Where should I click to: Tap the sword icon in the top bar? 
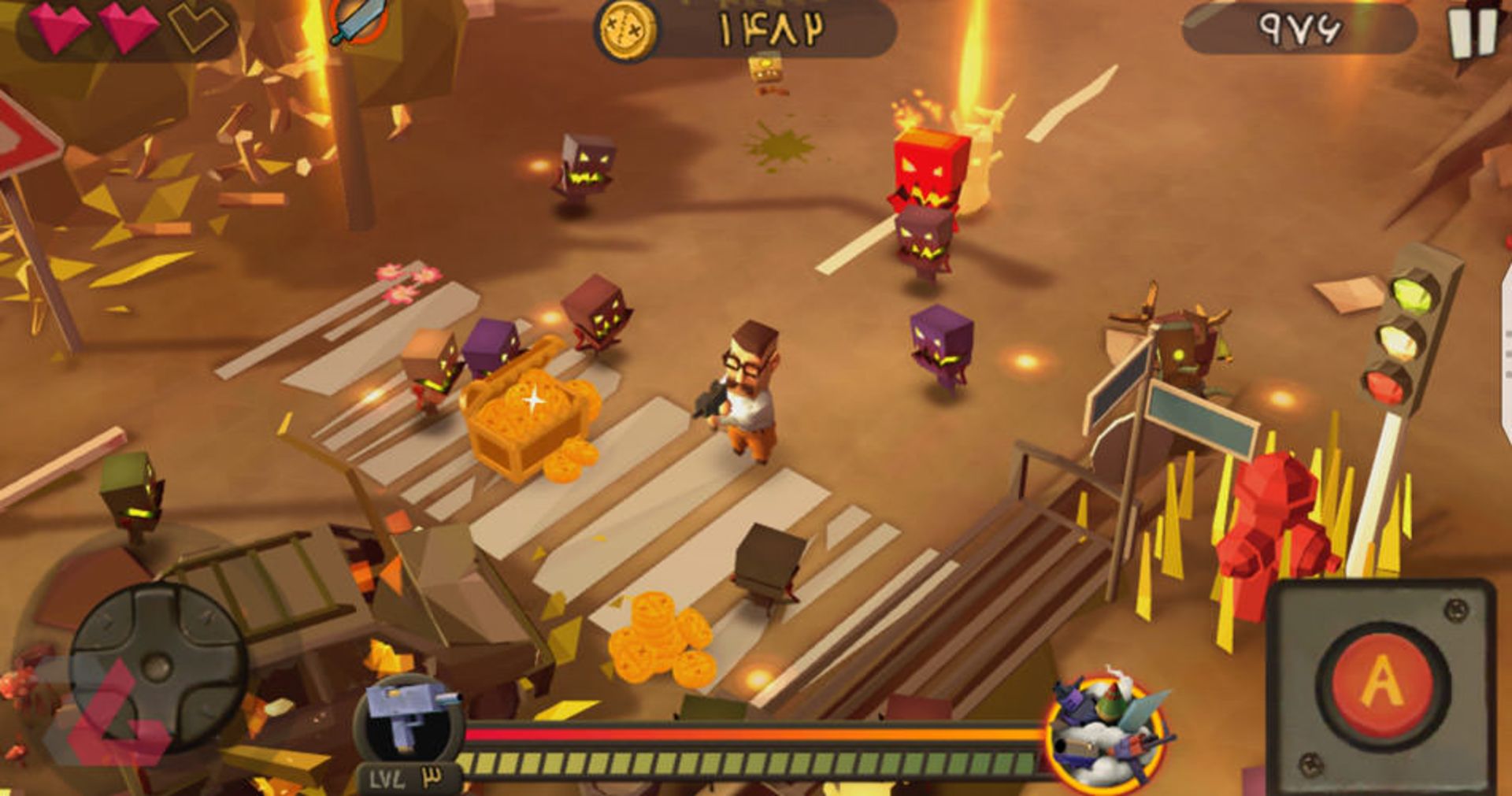tap(358, 21)
